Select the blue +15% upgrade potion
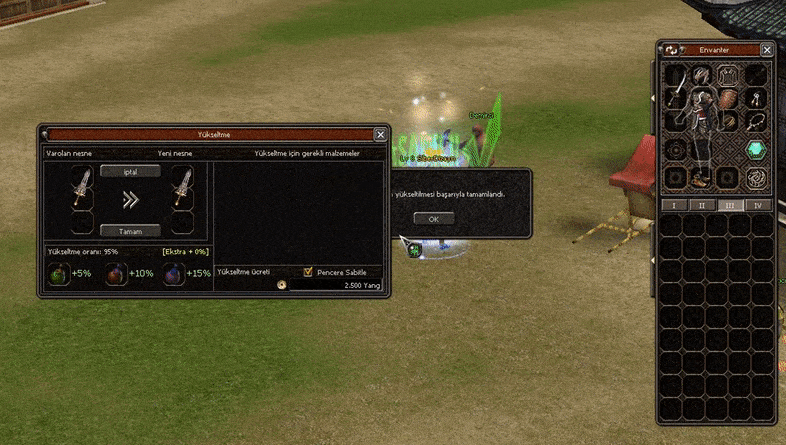The height and width of the screenshot is (445, 786). (173, 274)
